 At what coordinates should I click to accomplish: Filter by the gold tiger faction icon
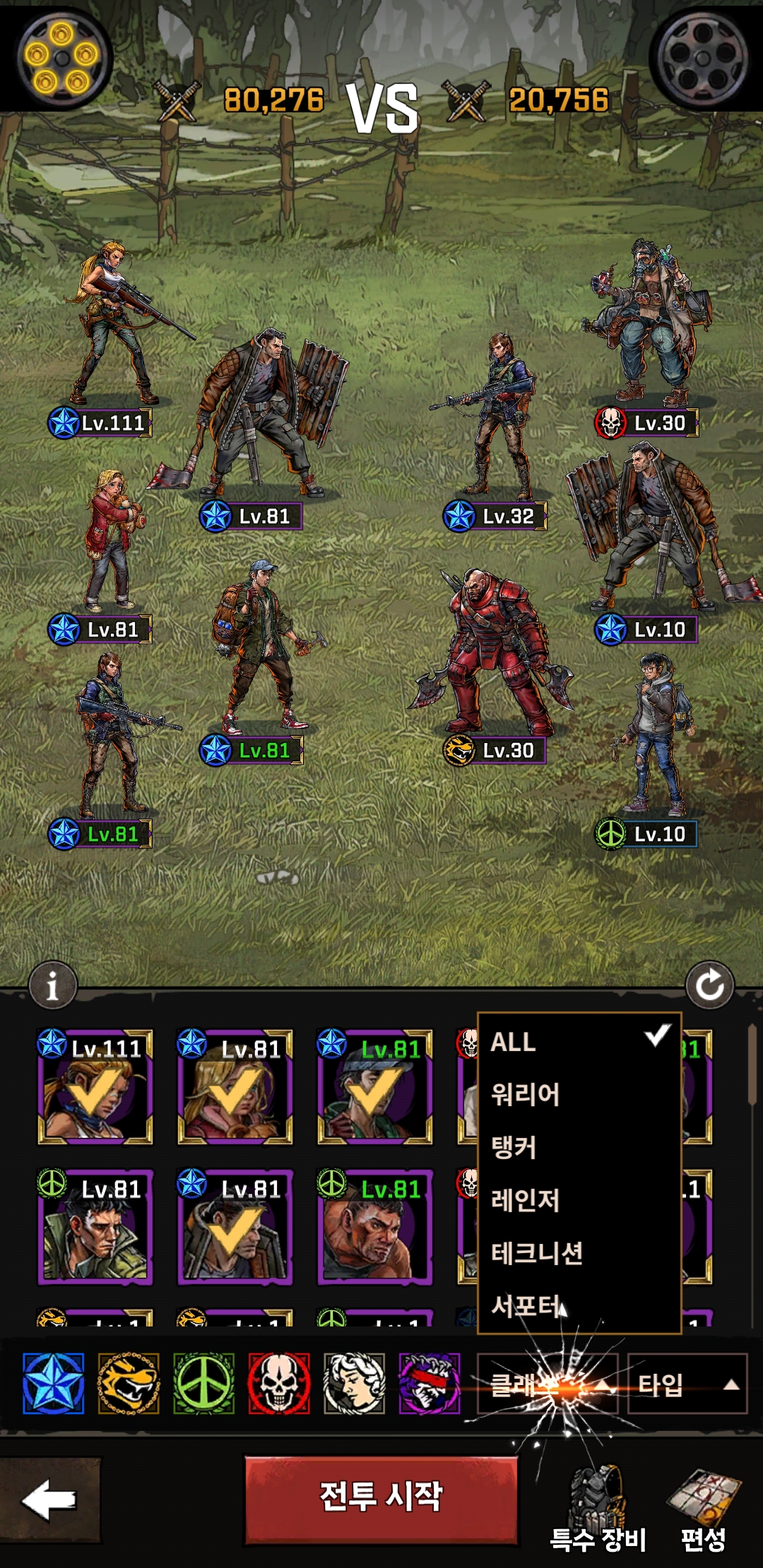(x=129, y=1384)
